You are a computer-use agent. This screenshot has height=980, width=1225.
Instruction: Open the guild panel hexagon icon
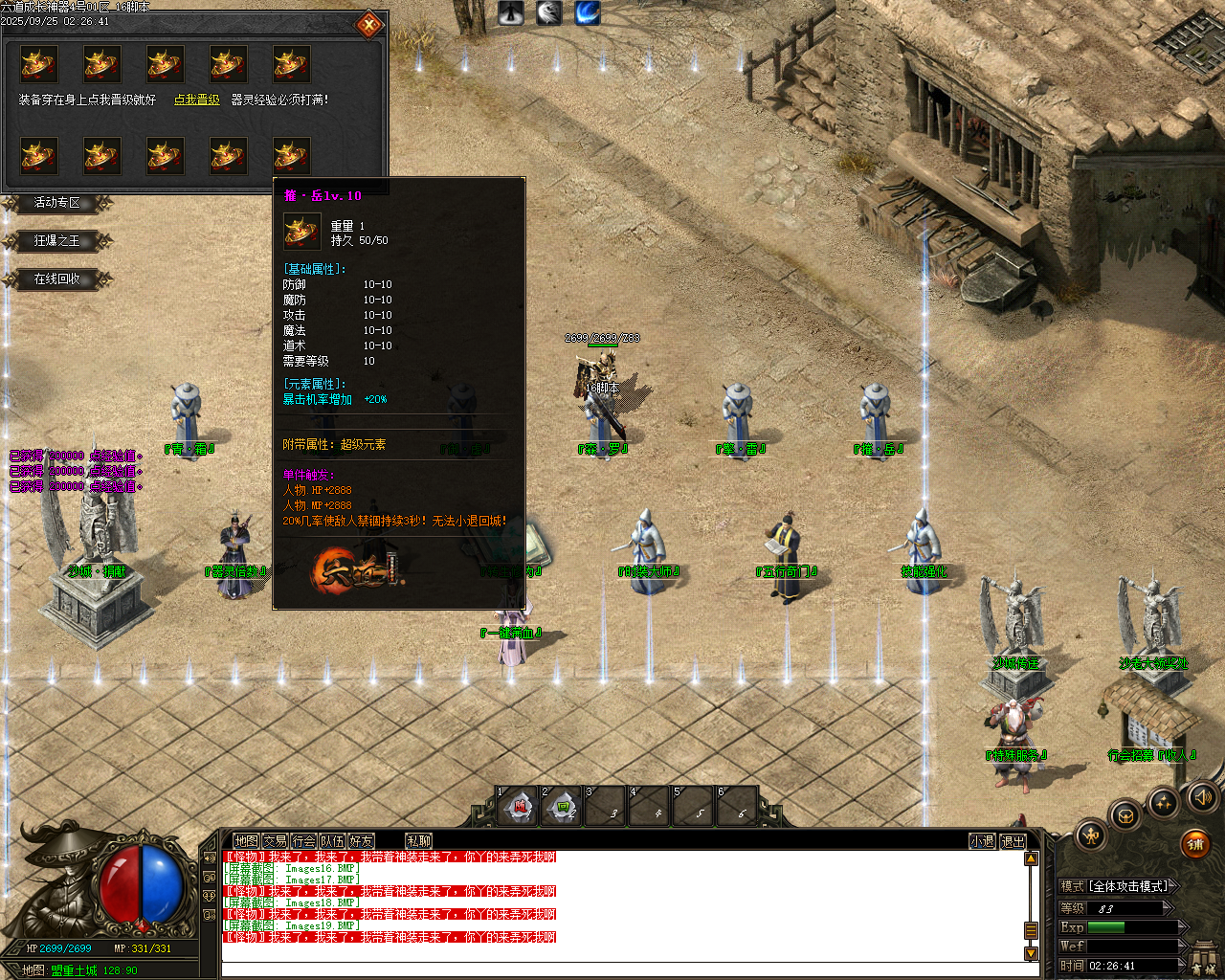[1125, 815]
